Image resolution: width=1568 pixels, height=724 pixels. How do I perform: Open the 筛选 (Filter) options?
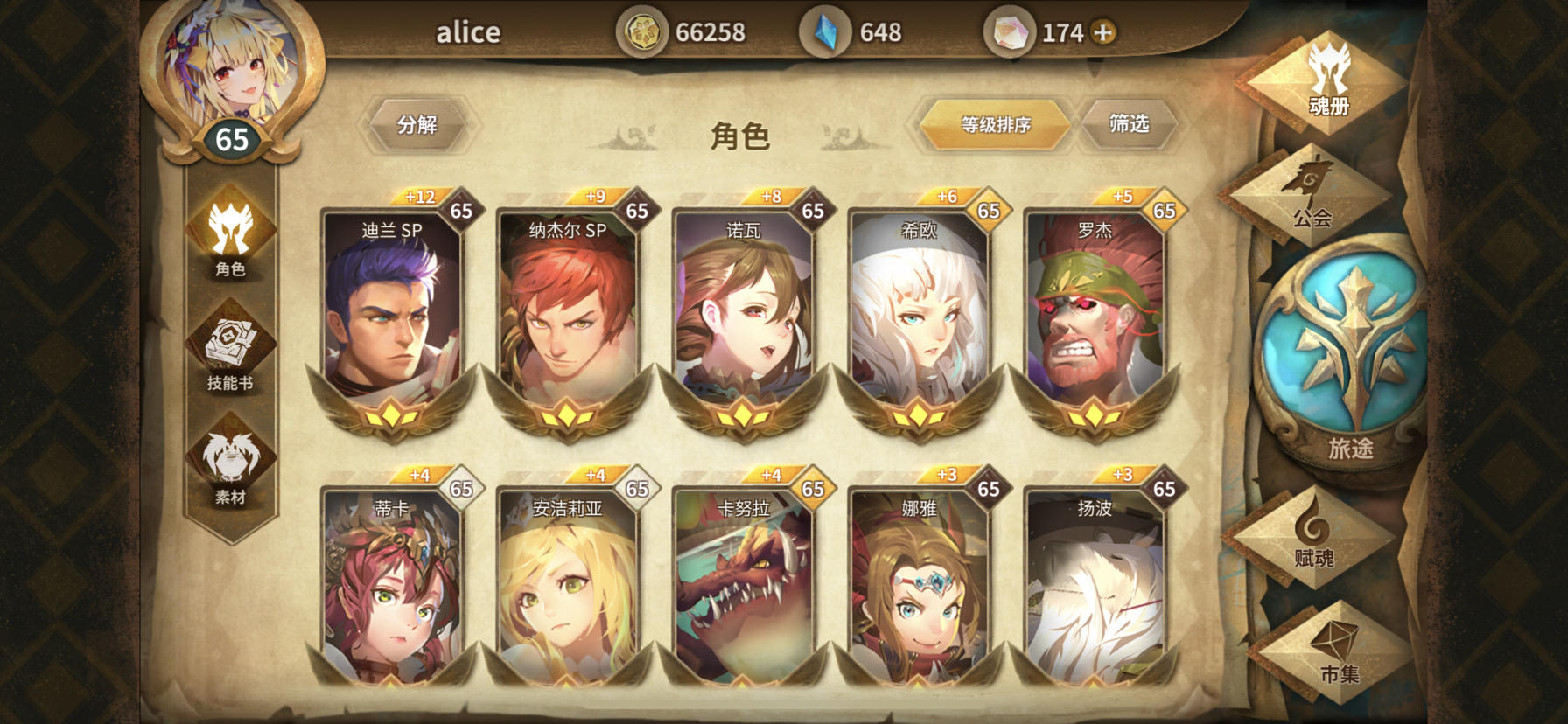tap(1130, 122)
